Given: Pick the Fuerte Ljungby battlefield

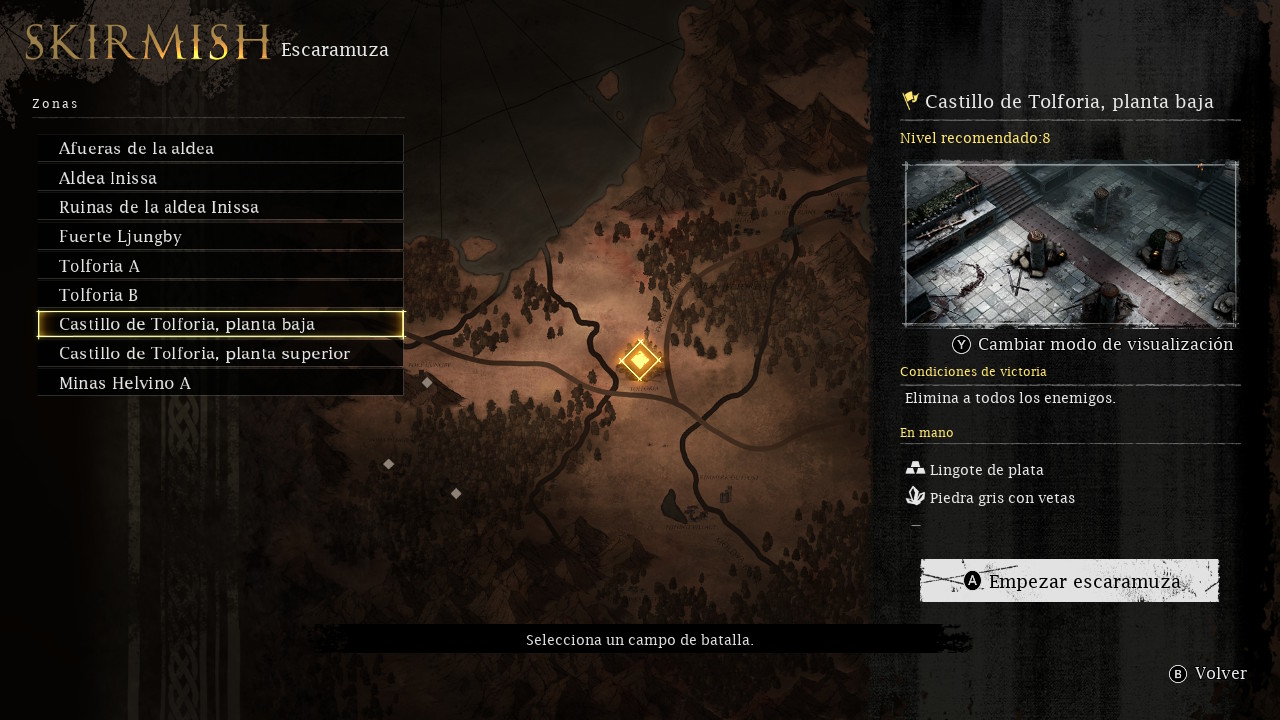Looking at the screenshot, I should pyautogui.click(x=220, y=236).
